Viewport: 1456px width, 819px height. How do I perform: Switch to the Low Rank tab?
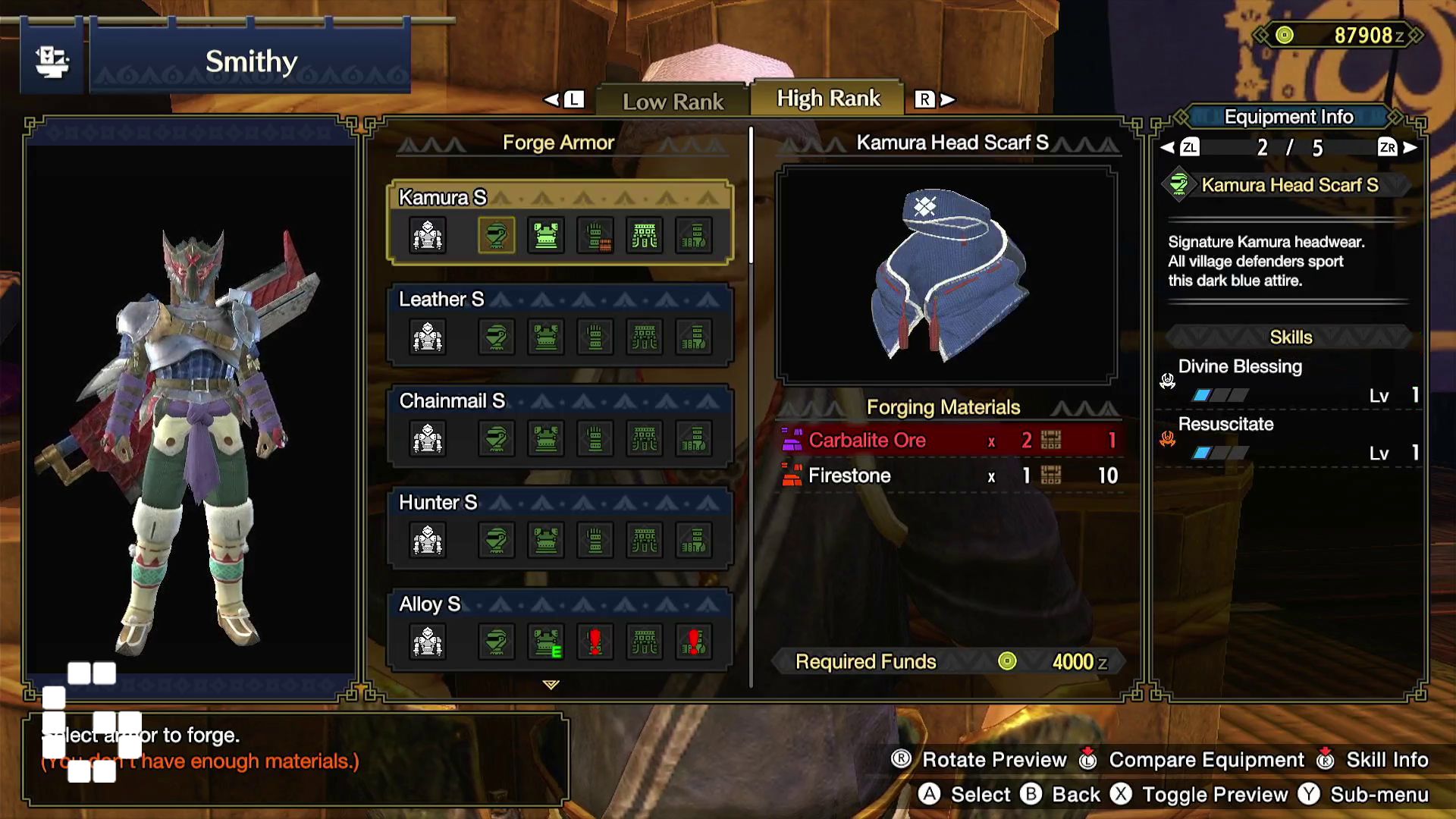point(672,99)
